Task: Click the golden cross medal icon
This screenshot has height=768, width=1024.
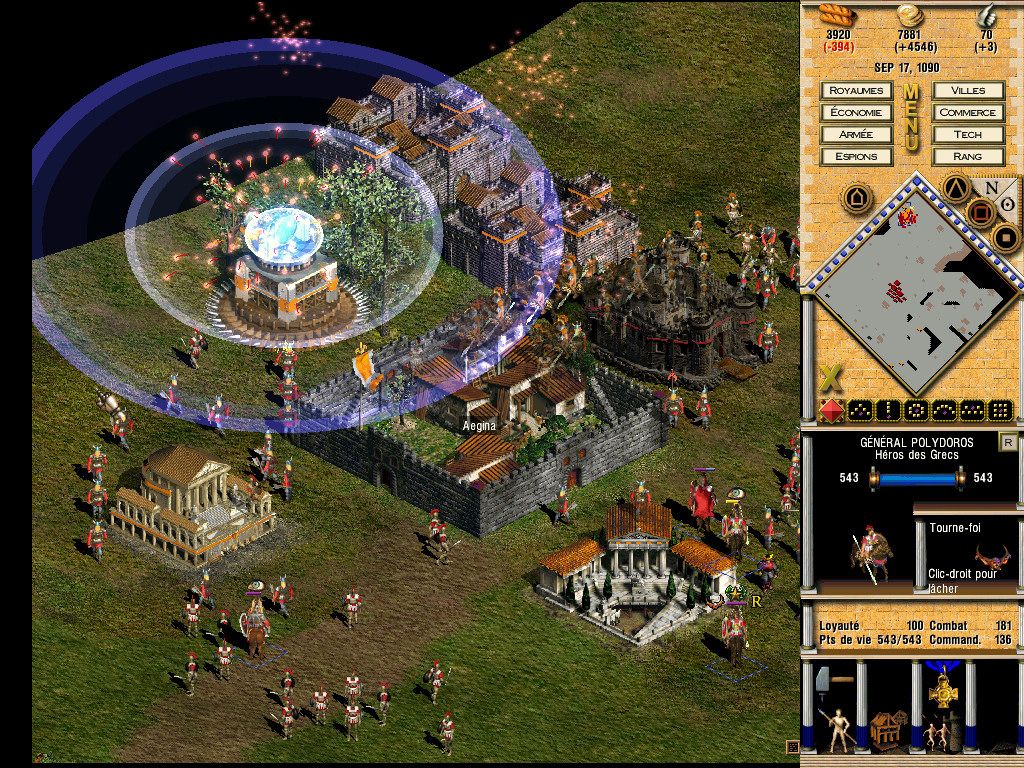Action: (941, 689)
